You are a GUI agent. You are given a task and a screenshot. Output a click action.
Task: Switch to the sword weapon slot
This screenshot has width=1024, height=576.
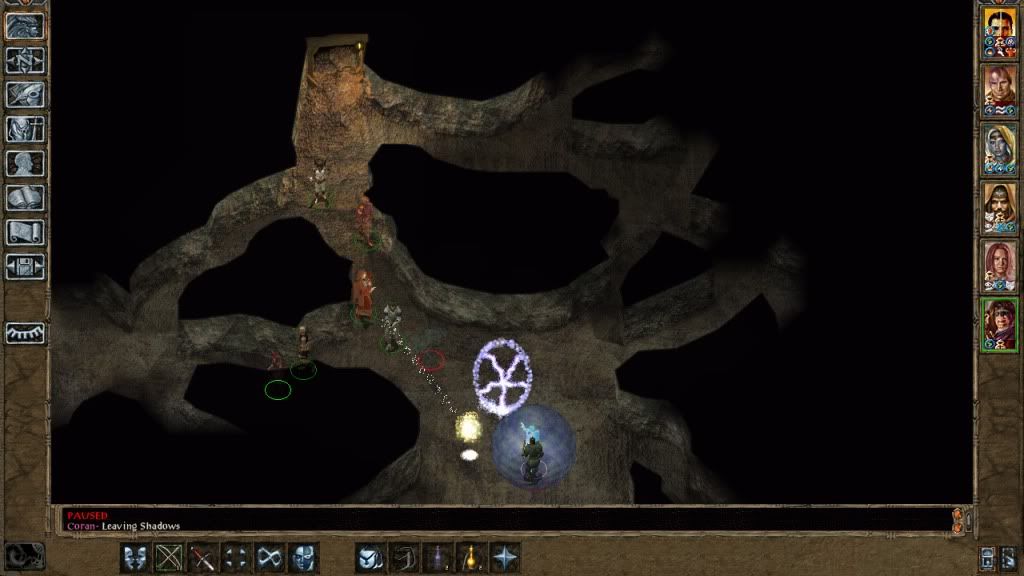[x=203, y=557]
